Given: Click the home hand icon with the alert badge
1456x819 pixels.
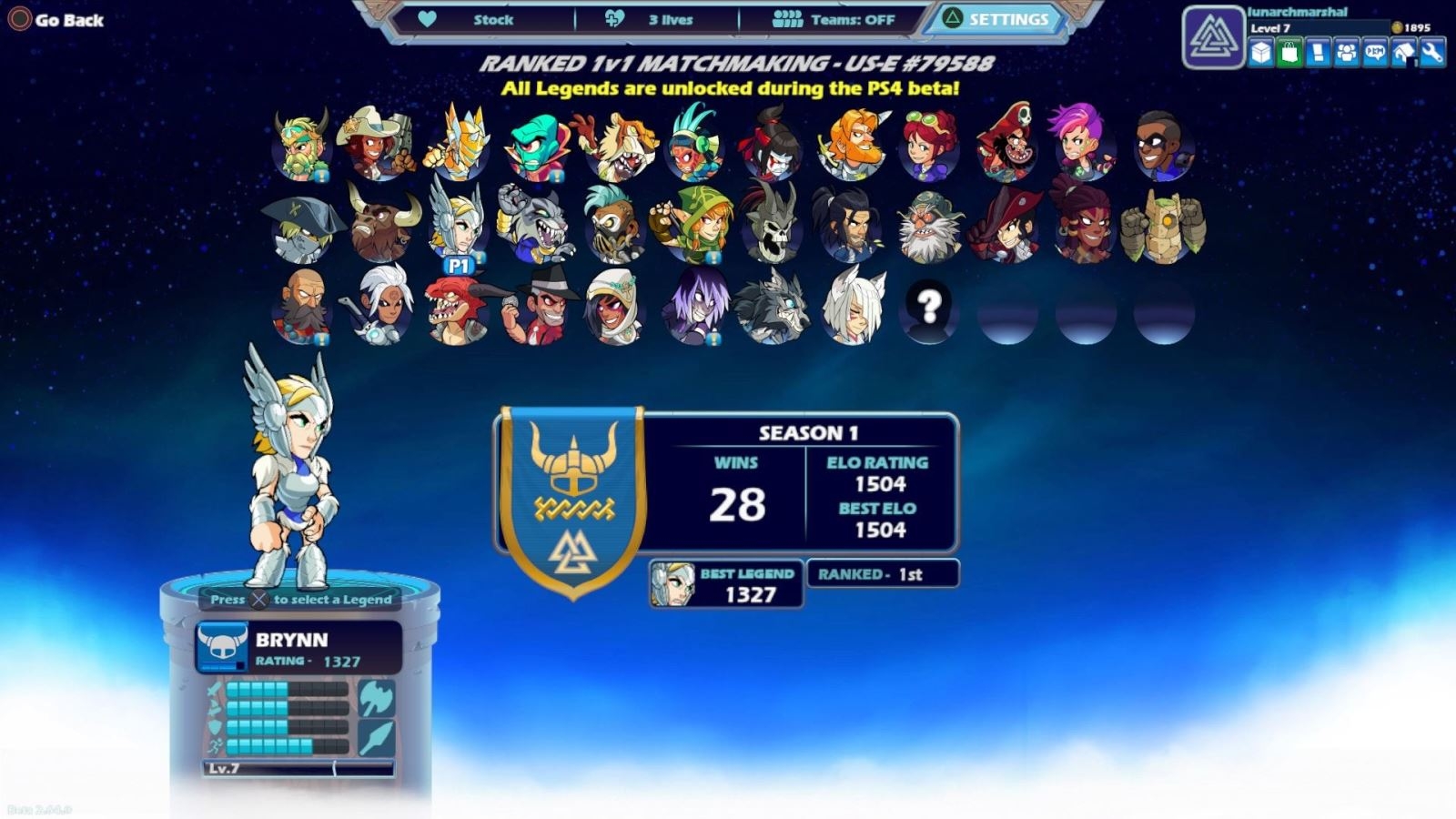Looking at the screenshot, I should (x=1402, y=52).
